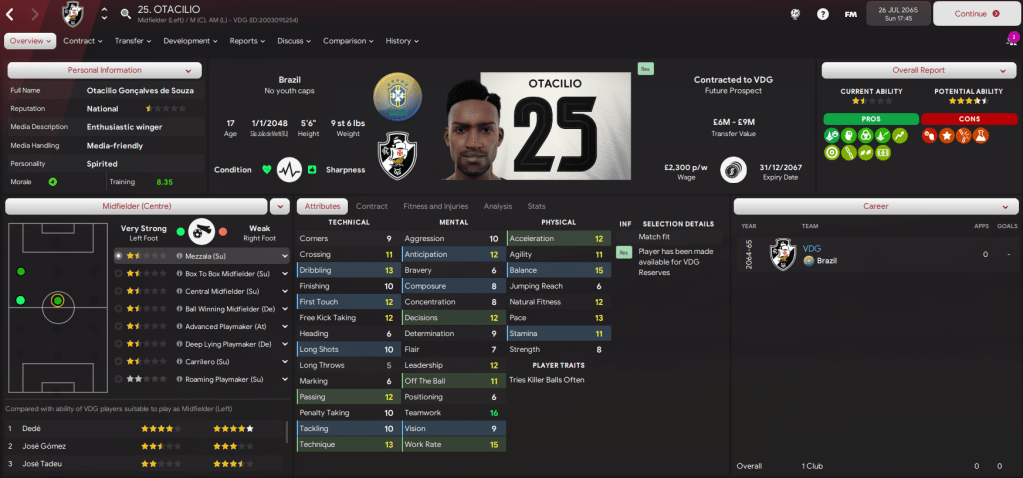
Task: Open the Overview dropdown menu
Action: pos(31,41)
